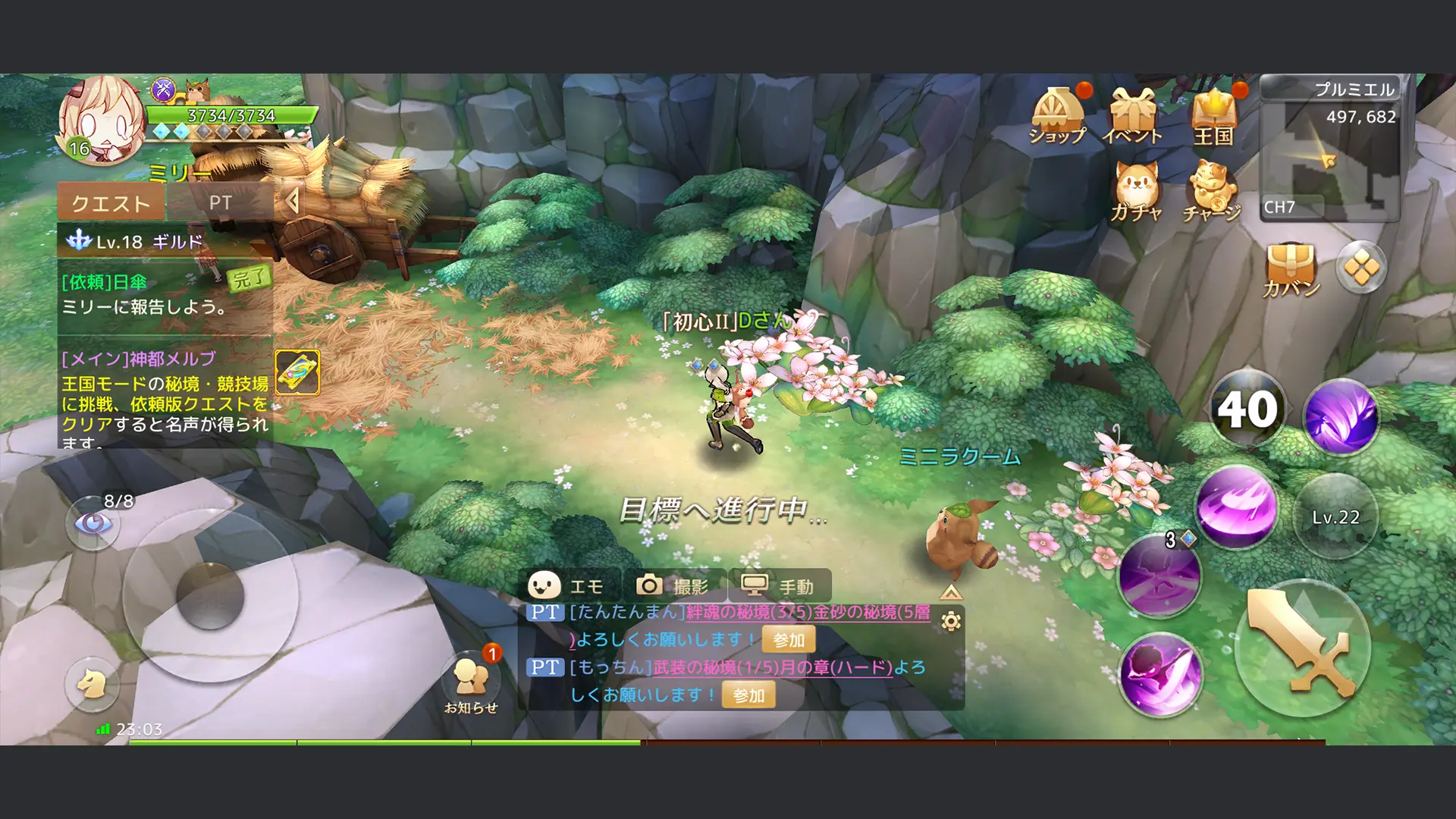This screenshot has height=819, width=1456.
Task: Open the ガチャ gacha icon
Action: tap(1135, 190)
